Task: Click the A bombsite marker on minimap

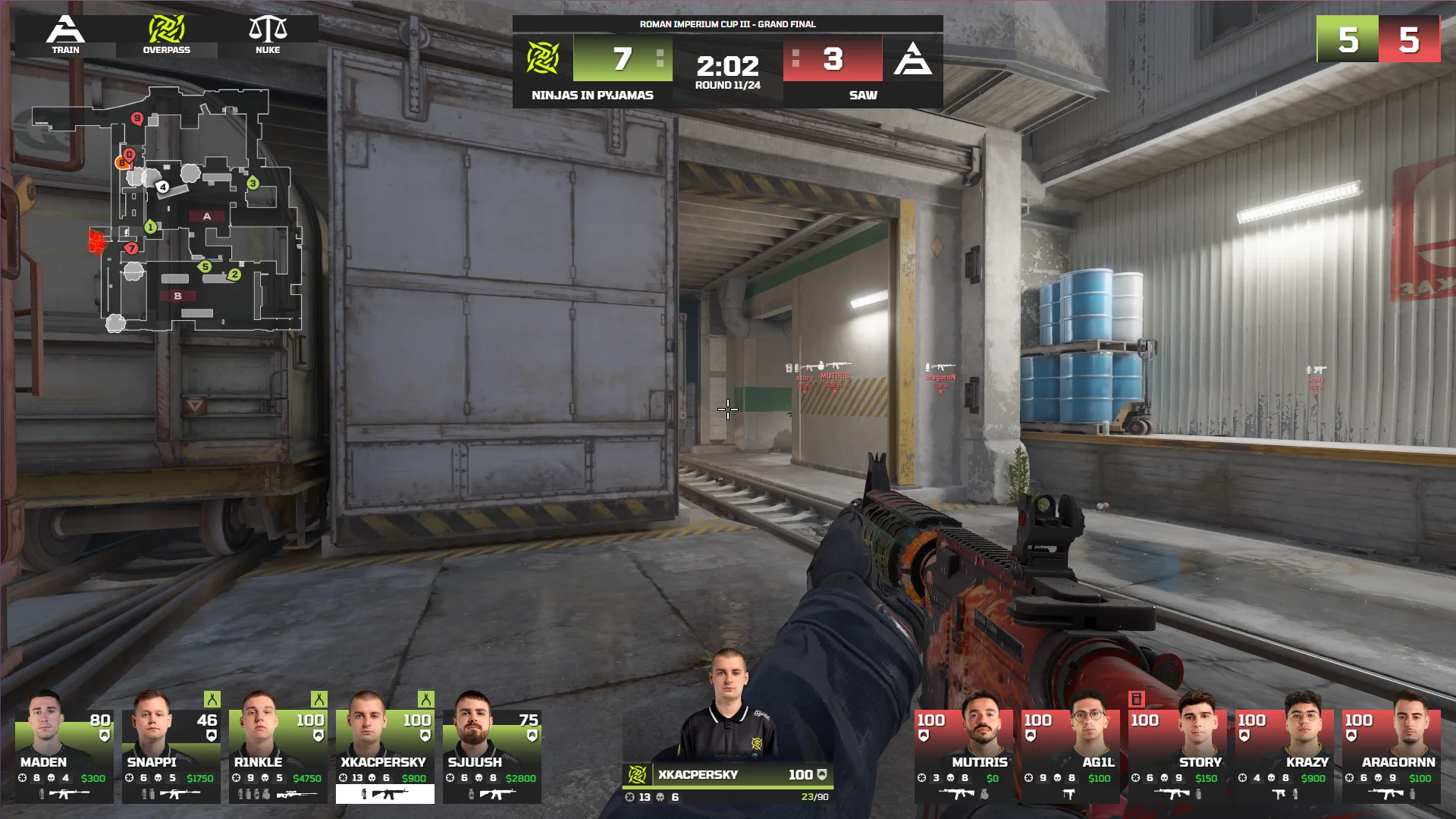Action: click(207, 216)
